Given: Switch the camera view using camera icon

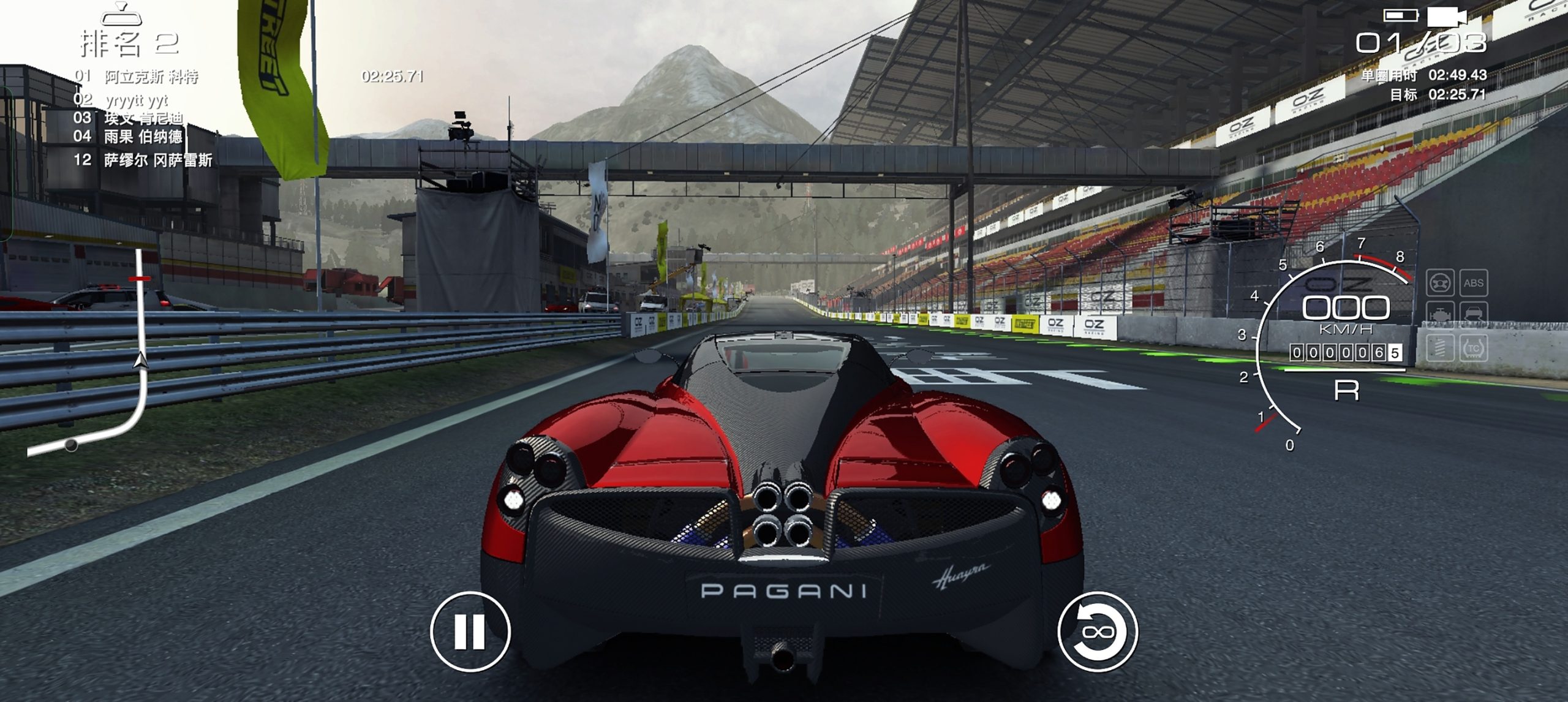Looking at the screenshot, I should pyautogui.click(x=1447, y=17).
